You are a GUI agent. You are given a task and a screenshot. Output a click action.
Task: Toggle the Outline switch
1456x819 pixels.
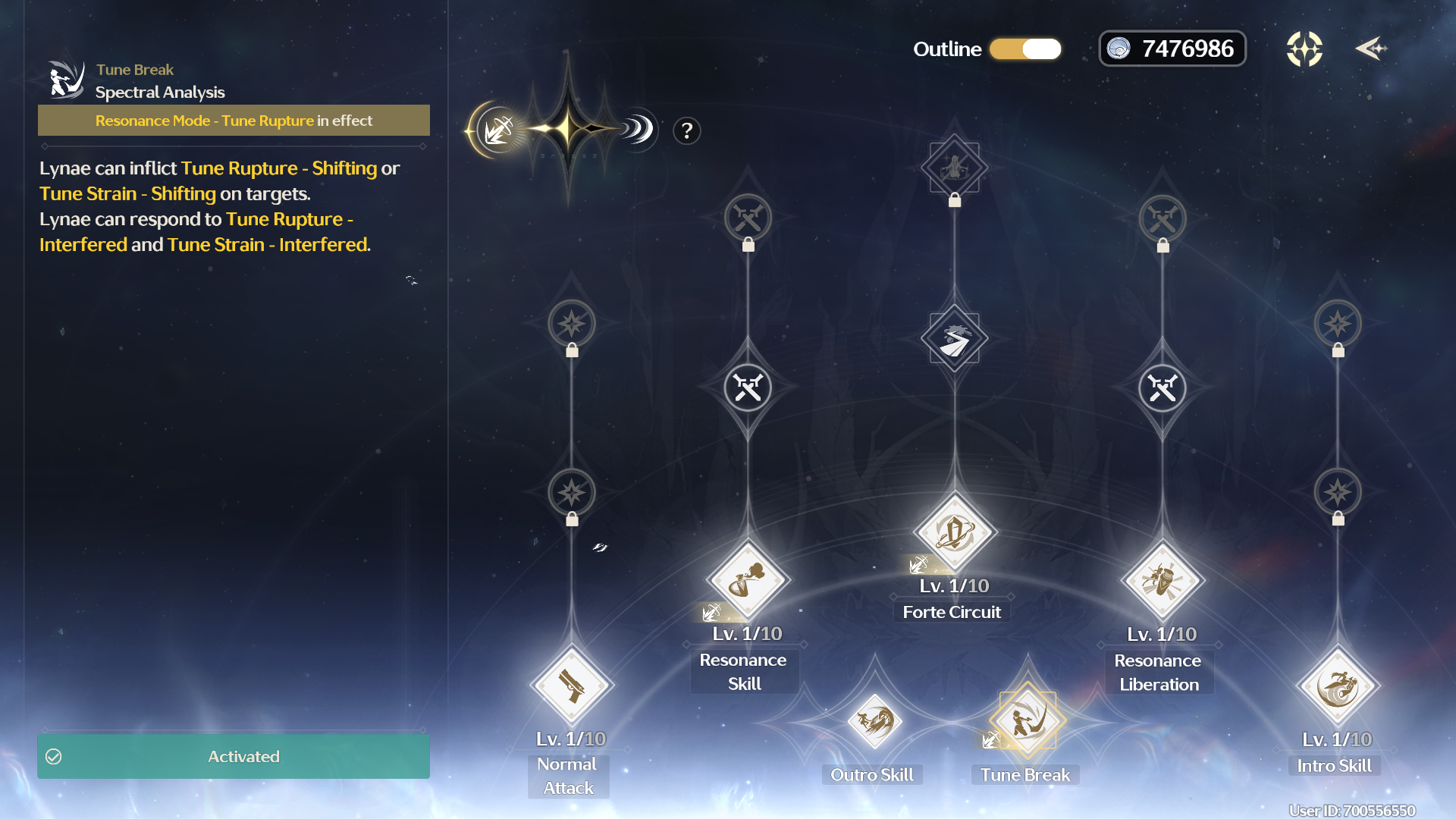[1025, 49]
